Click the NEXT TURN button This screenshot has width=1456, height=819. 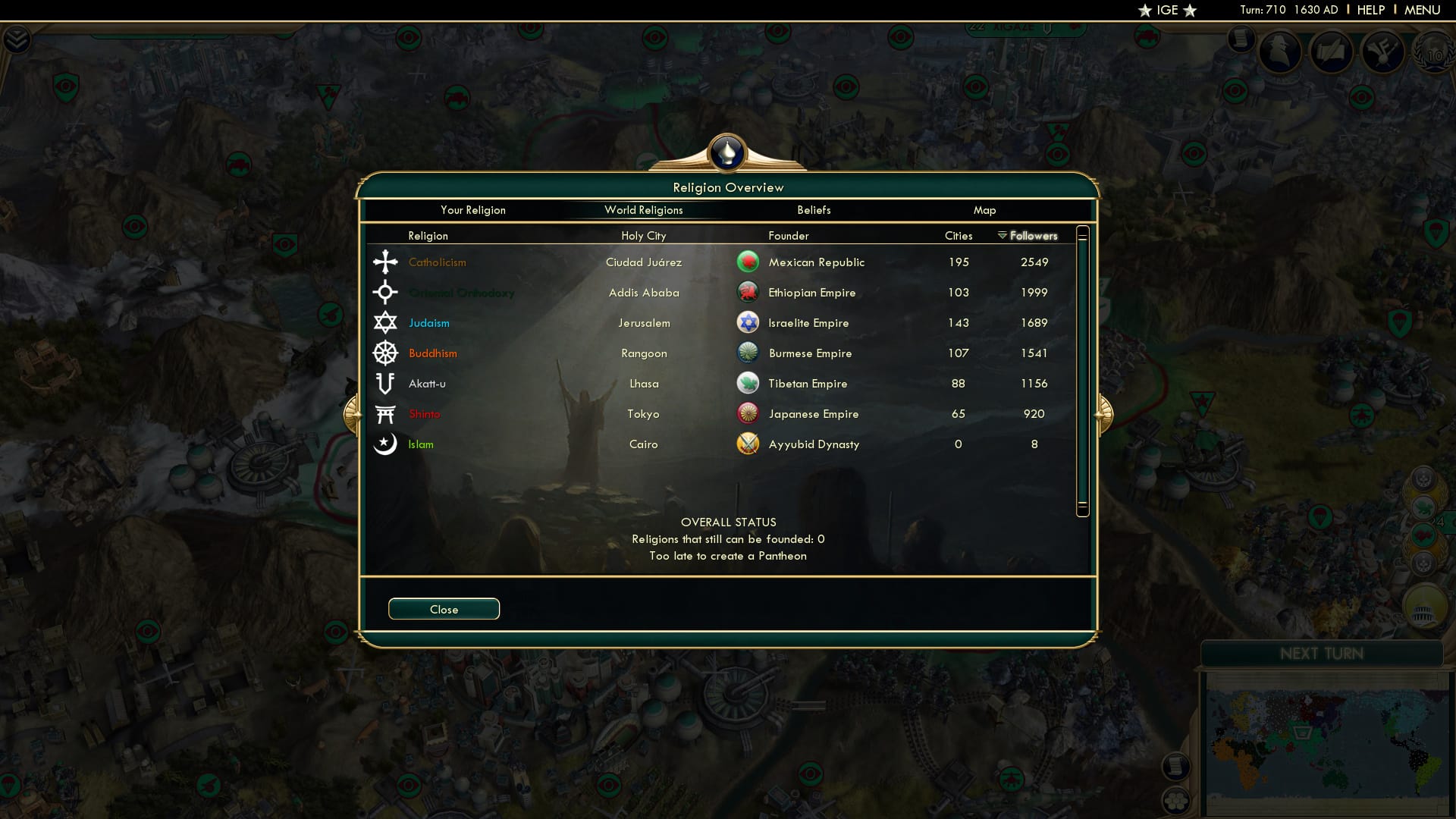(x=1323, y=653)
